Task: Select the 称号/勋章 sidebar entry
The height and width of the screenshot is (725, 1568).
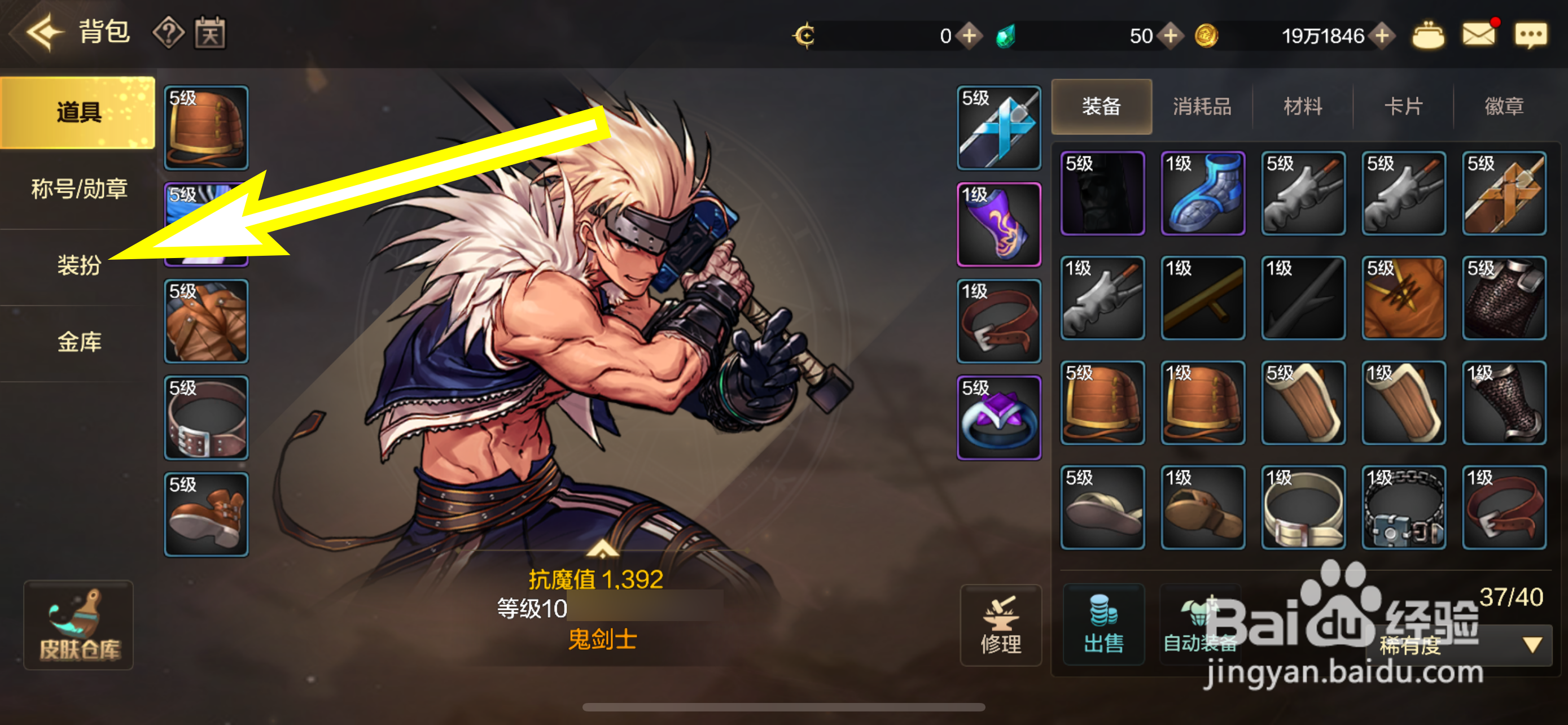Action: click(78, 189)
